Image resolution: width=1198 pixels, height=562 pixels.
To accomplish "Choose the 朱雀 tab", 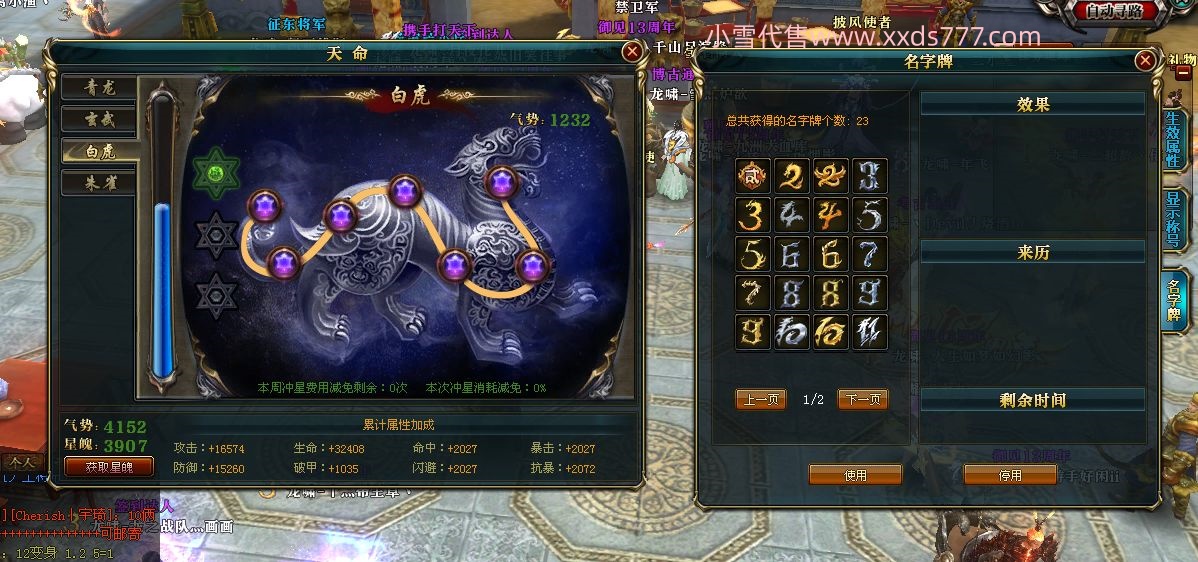I will [x=100, y=183].
